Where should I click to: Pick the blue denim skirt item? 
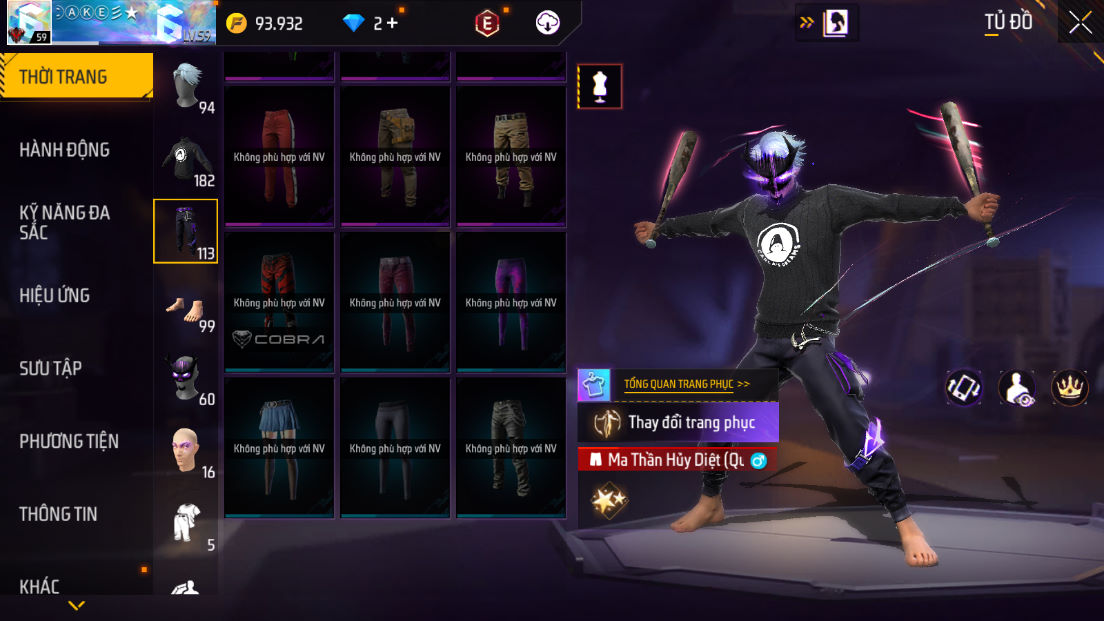click(x=279, y=447)
